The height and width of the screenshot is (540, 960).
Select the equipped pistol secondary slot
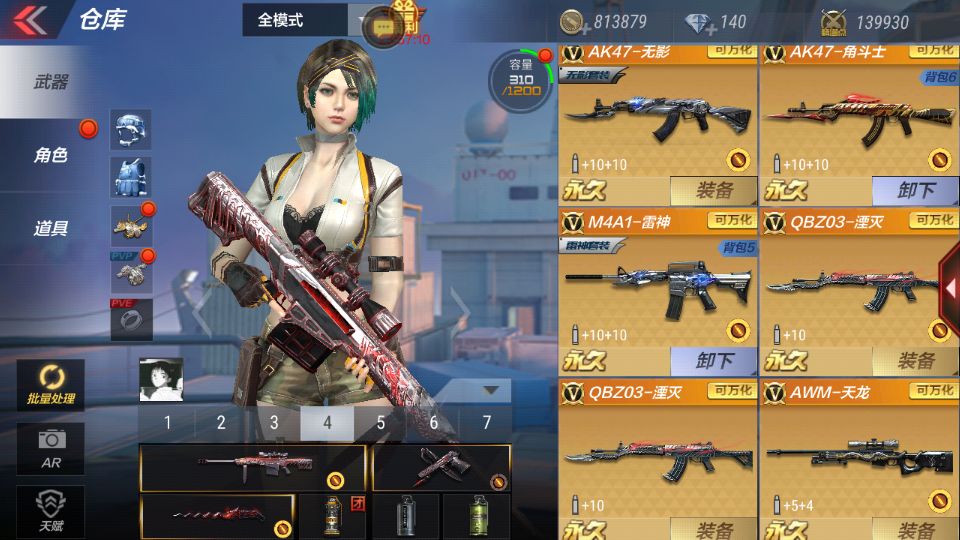tap(440, 467)
